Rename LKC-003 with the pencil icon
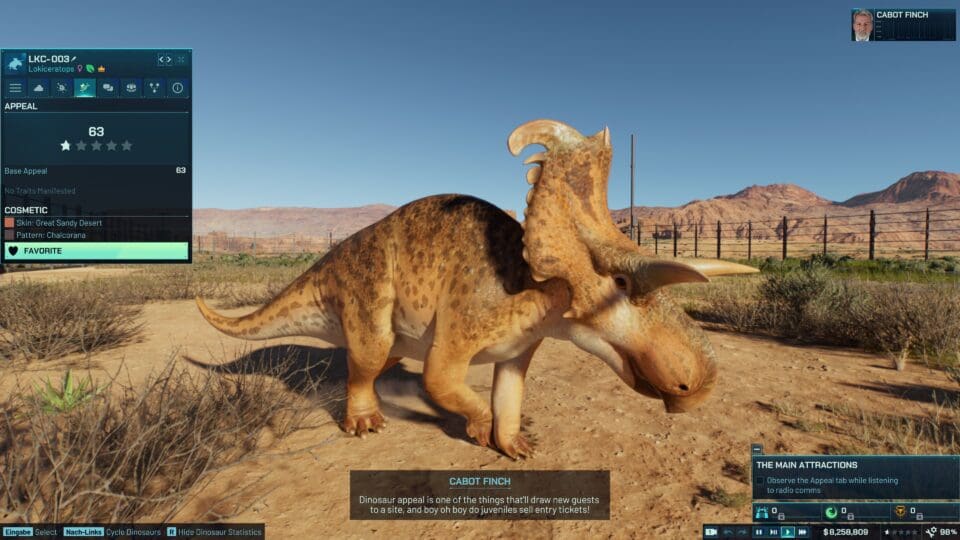 tap(73, 60)
